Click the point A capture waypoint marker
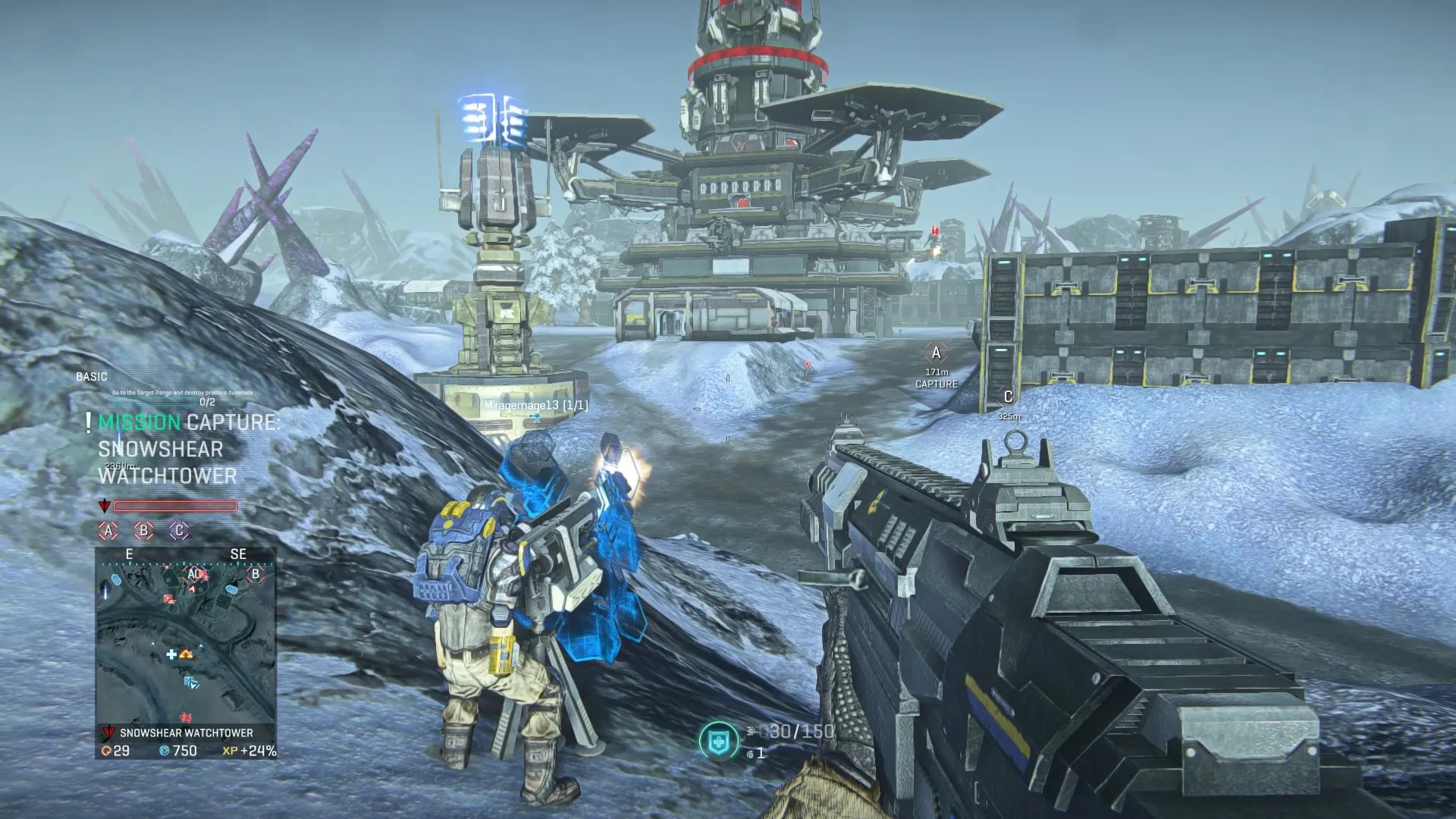1456x819 pixels. [x=936, y=353]
